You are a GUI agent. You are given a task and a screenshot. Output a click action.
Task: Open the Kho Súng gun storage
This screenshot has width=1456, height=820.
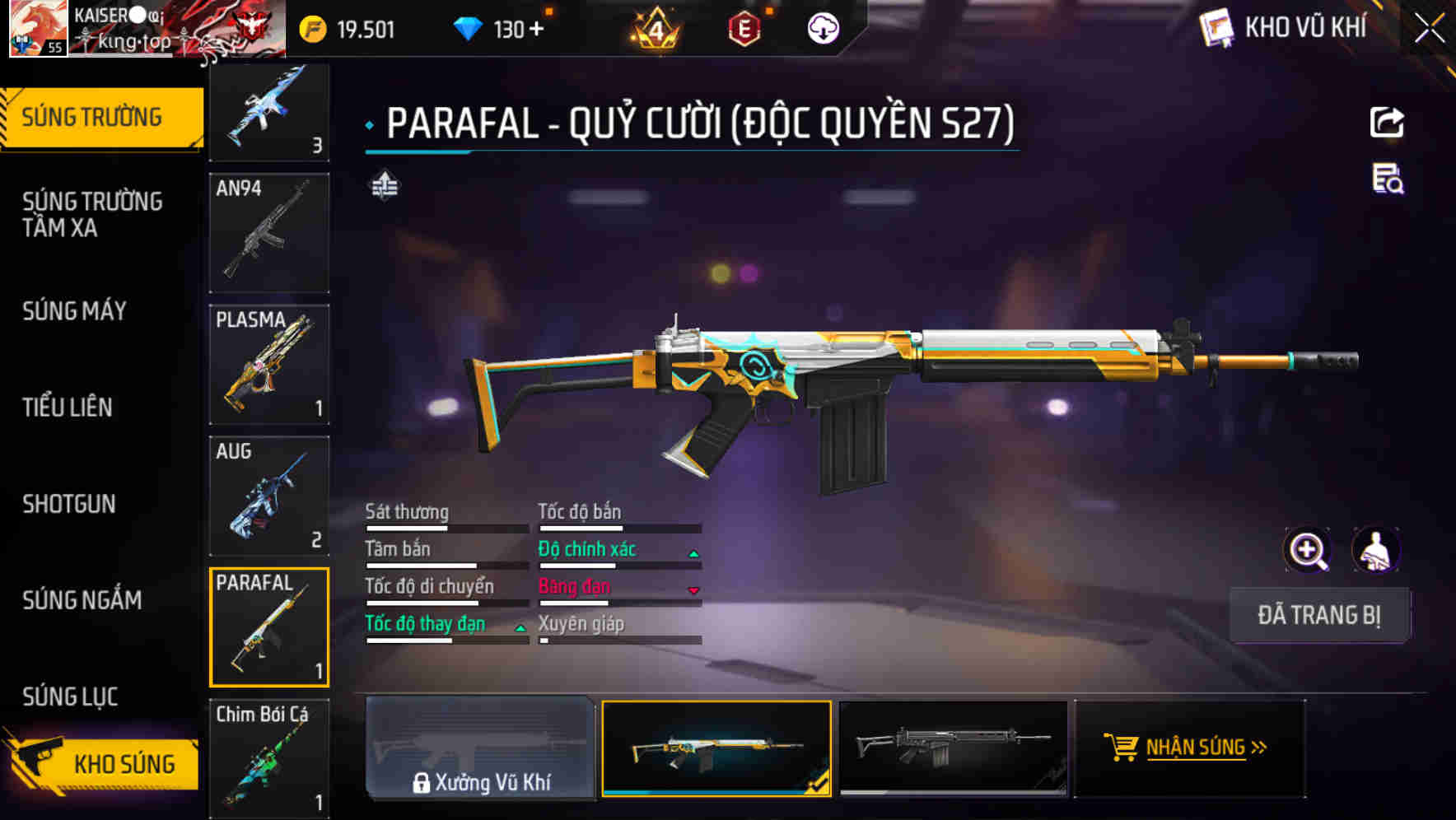pyautogui.click(x=103, y=763)
